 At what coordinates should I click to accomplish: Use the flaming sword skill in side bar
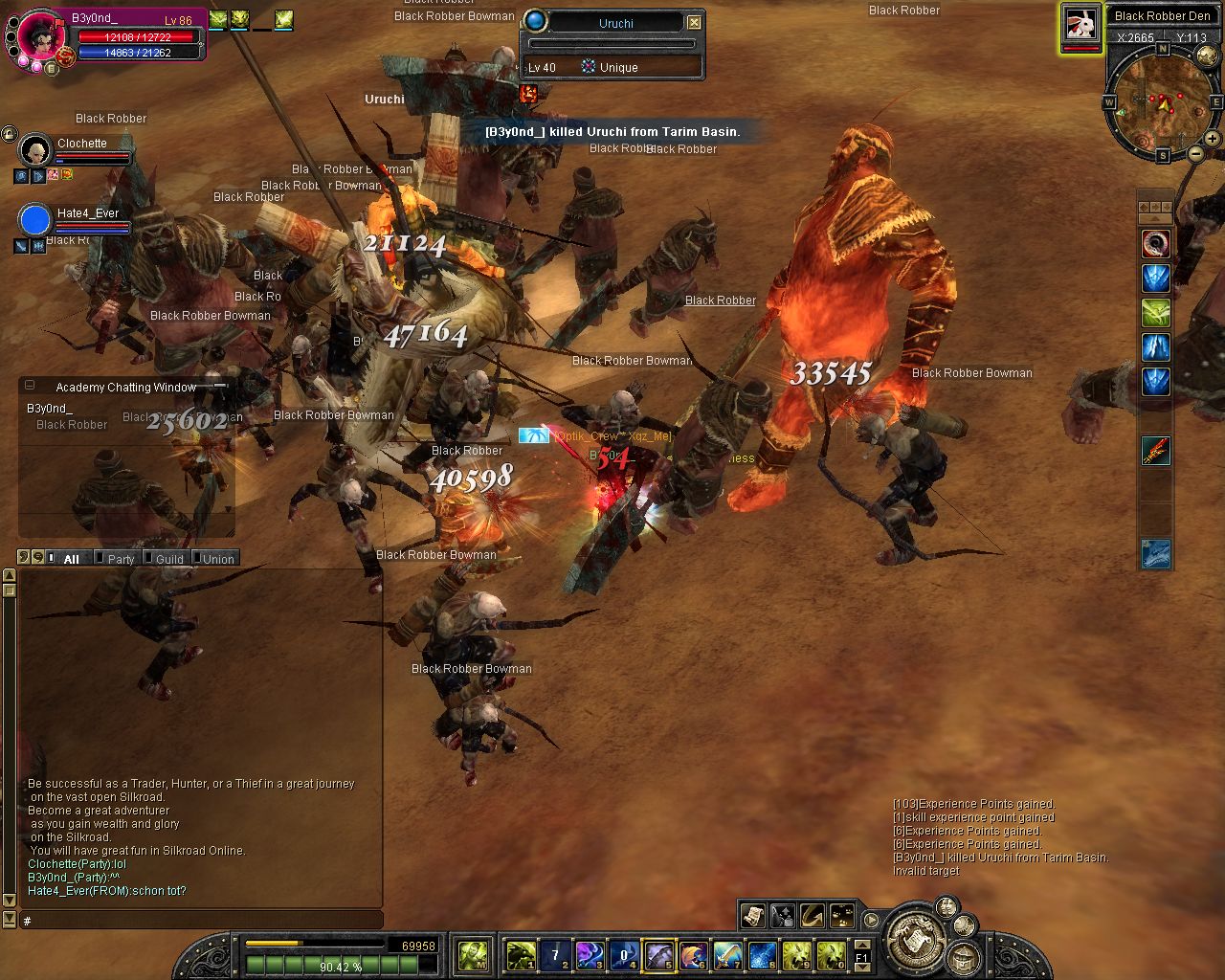pyautogui.click(x=1156, y=451)
